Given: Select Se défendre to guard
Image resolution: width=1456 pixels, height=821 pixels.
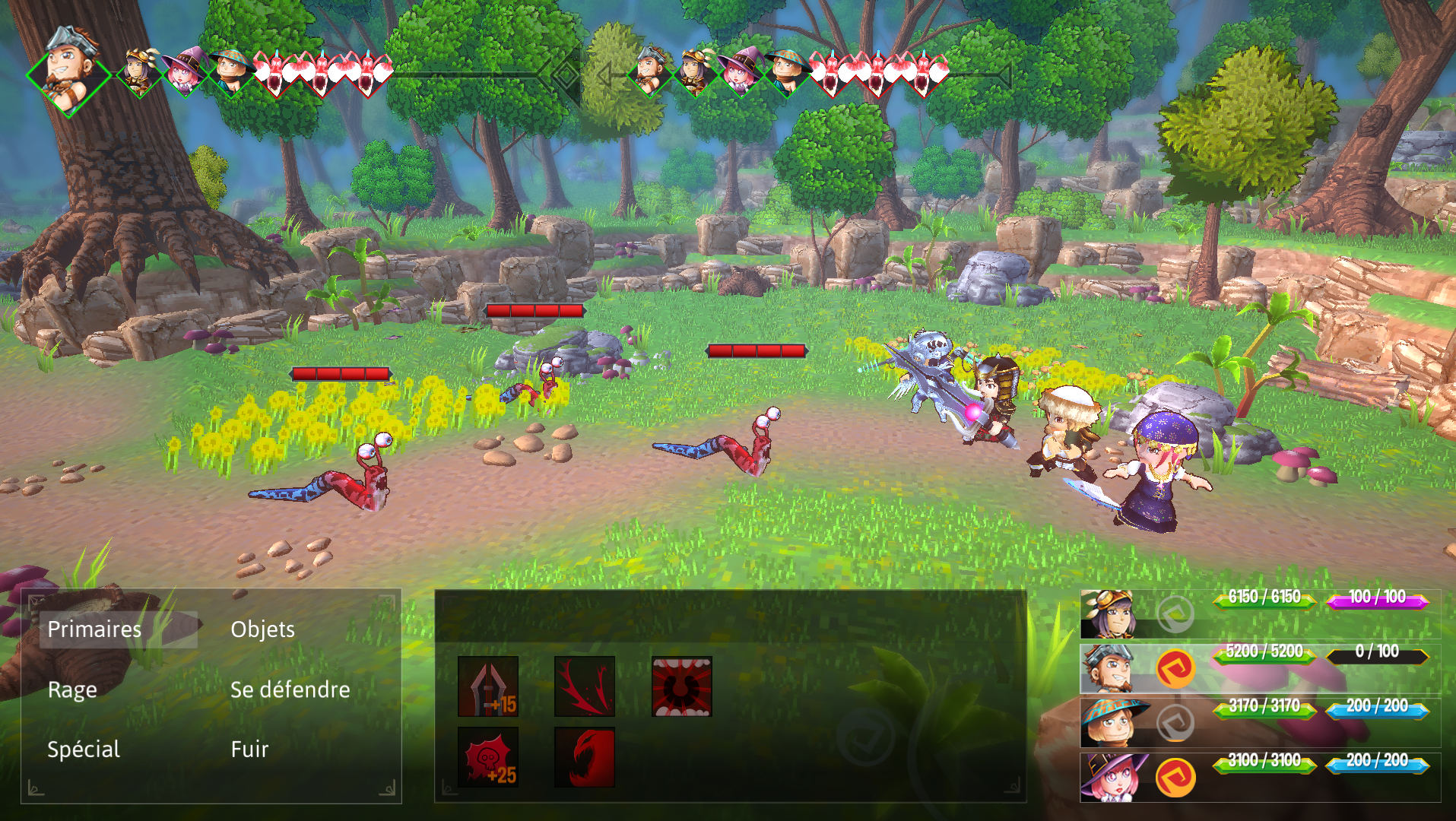Looking at the screenshot, I should [290, 689].
